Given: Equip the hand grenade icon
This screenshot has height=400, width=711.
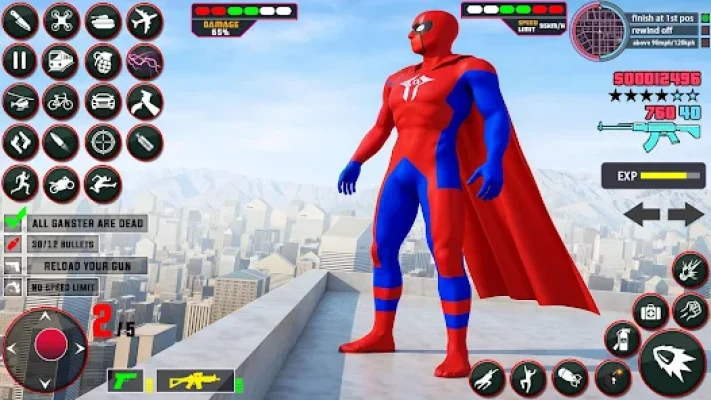Looking at the screenshot, I should click(x=103, y=61).
